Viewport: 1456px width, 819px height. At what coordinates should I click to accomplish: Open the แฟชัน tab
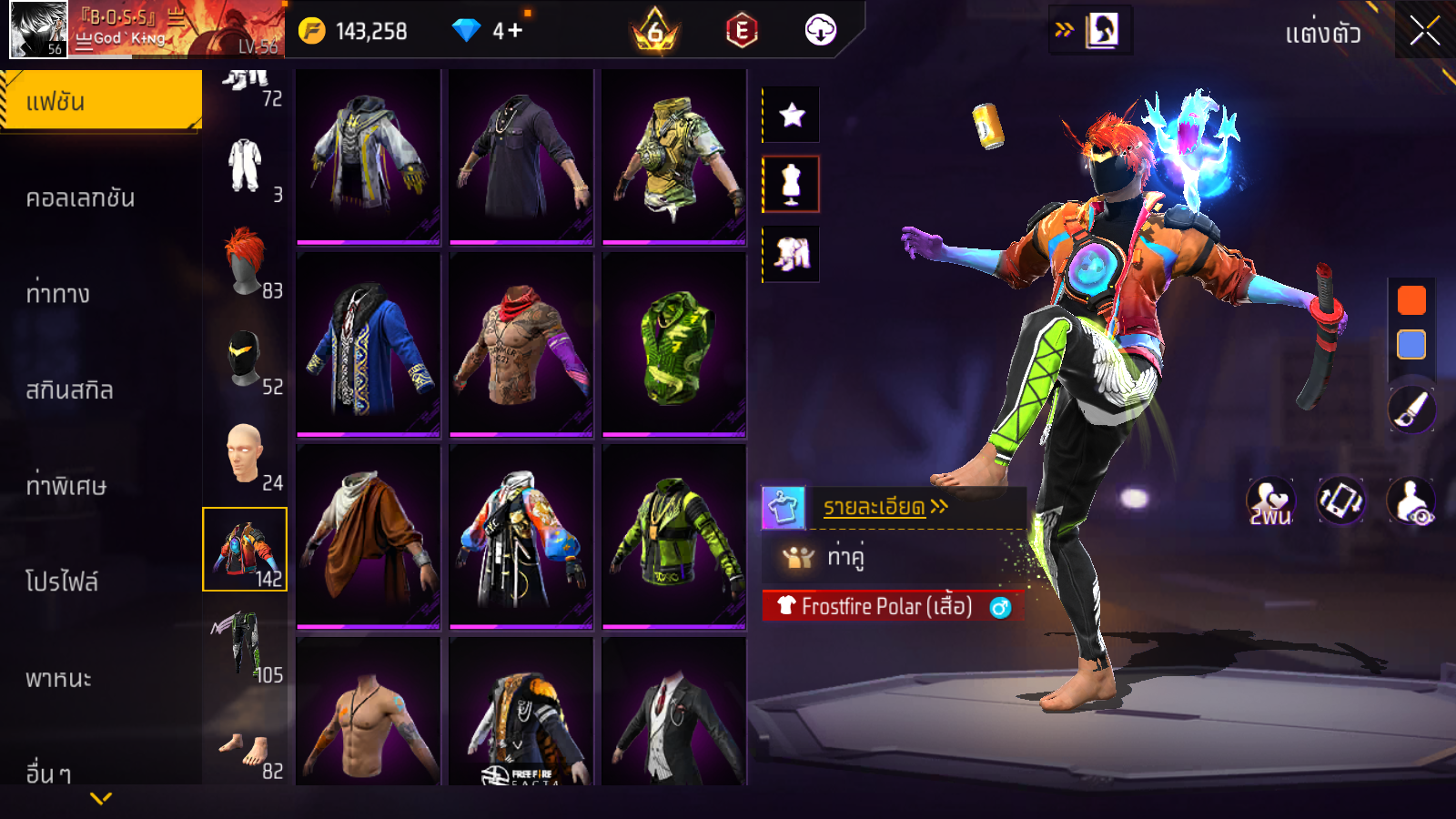(100, 101)
